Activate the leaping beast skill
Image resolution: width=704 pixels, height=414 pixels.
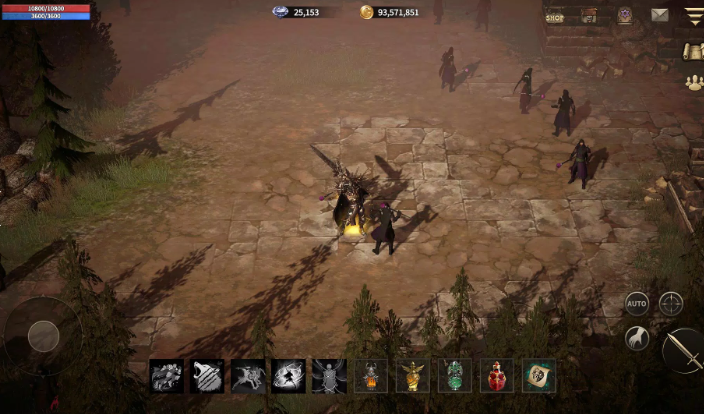pos(248,376)
